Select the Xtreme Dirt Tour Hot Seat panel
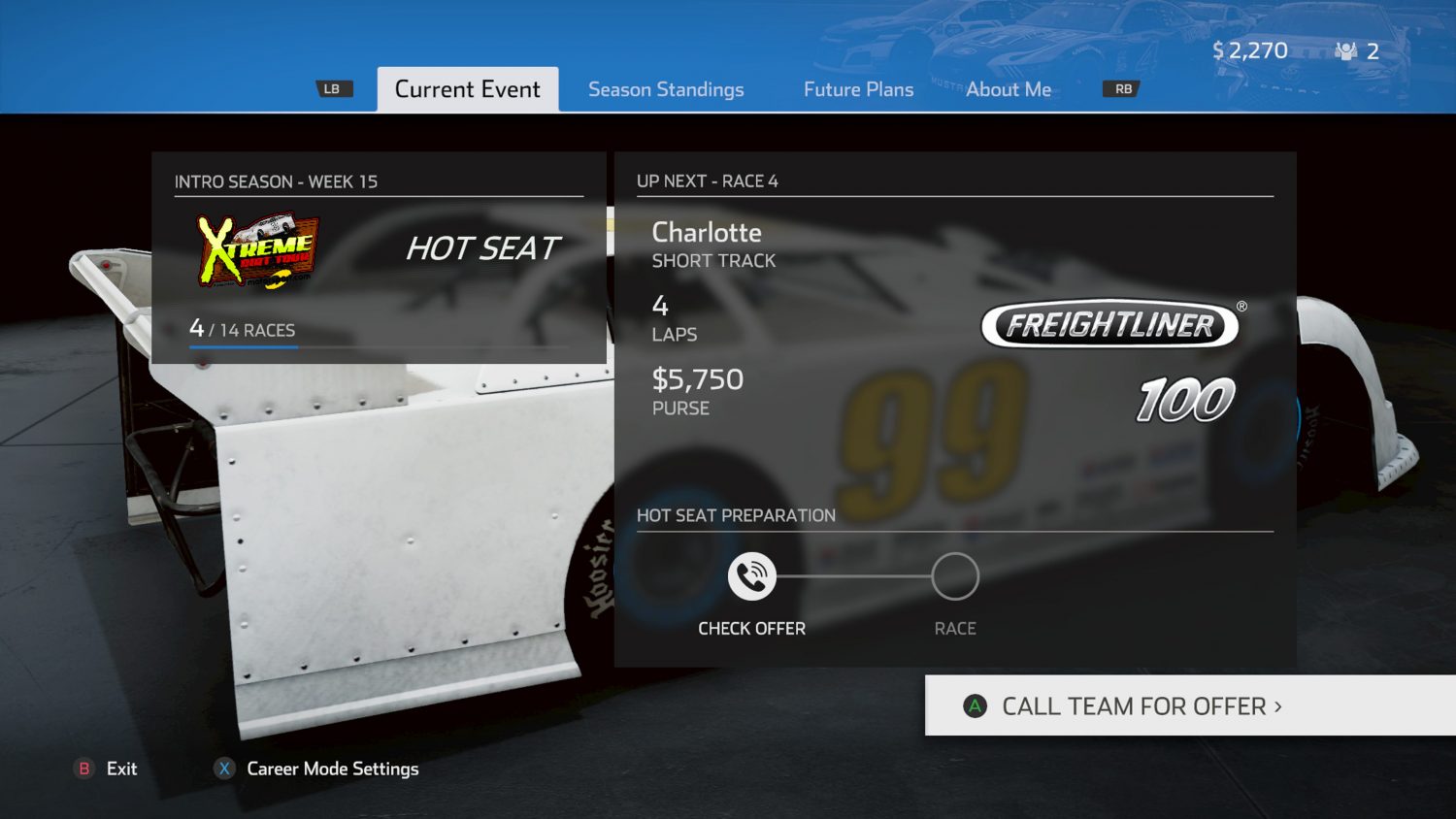This screenshot has height=819, width=1456. pos(379,257)
